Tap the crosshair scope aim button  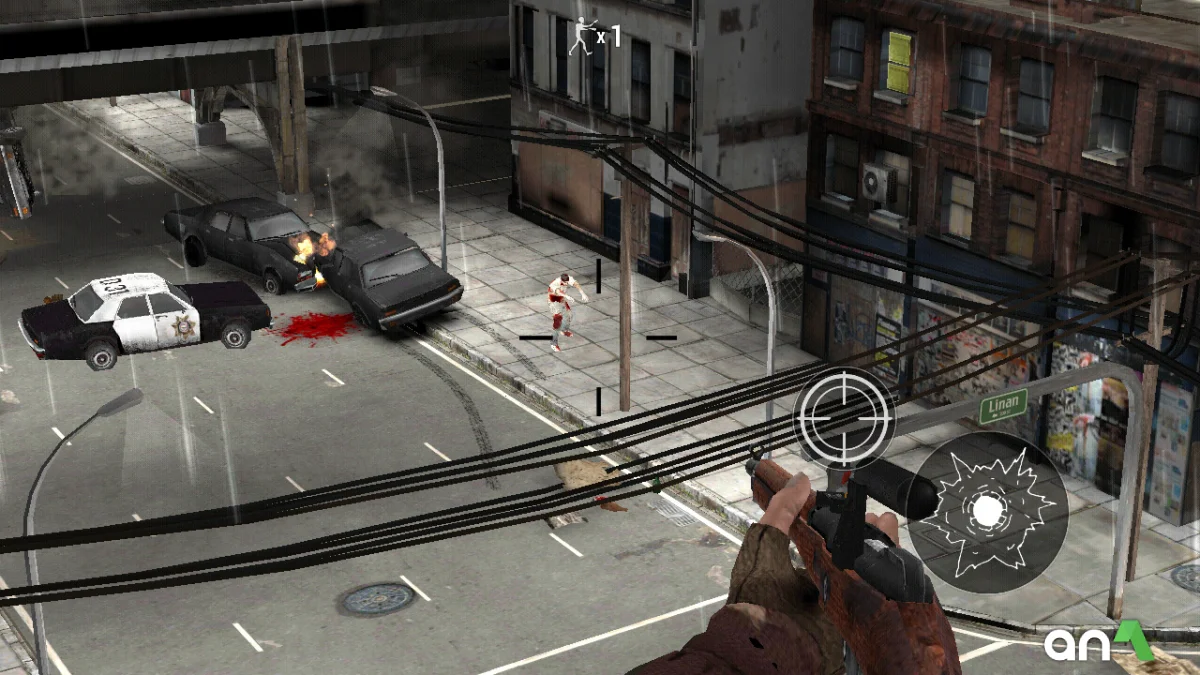pyautogui.click(x=845, y=417)
